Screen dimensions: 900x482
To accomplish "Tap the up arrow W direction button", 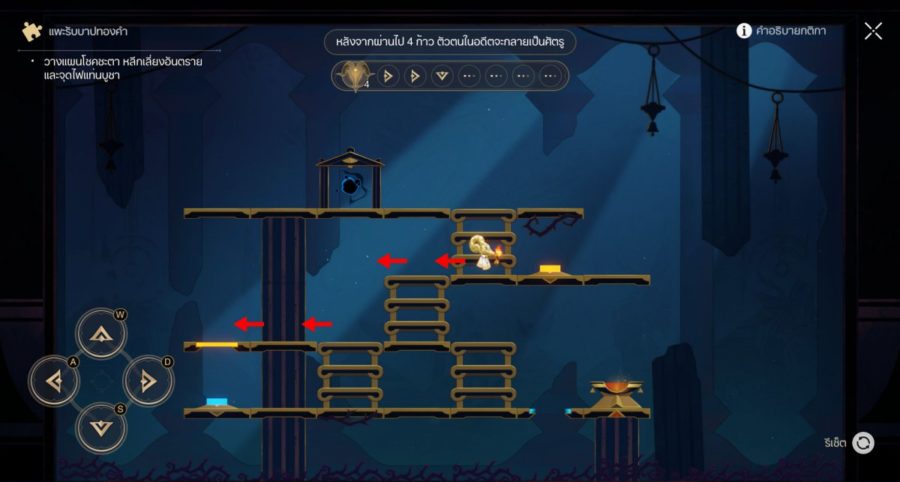I will click(x=101, y=335).
